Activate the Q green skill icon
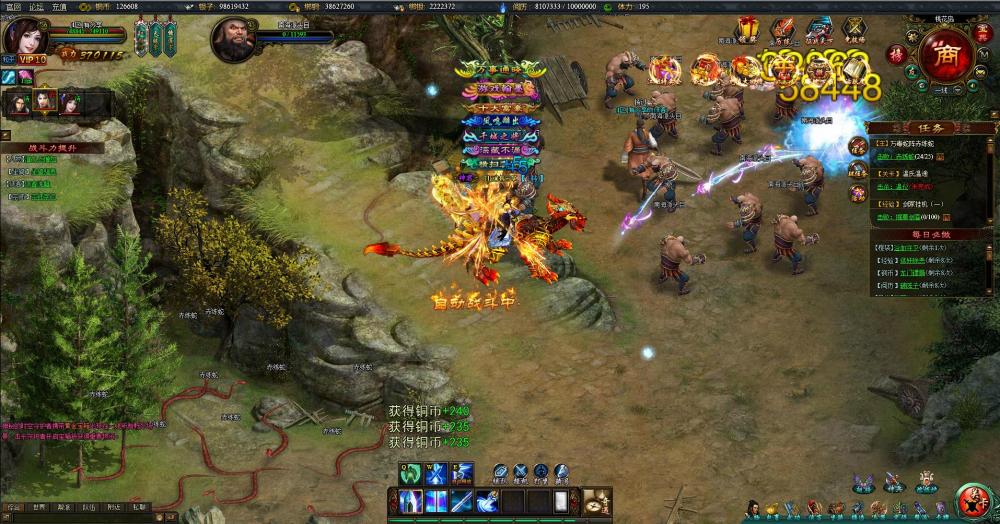Viewport: 1000px width, 524px height. [411, 475]
